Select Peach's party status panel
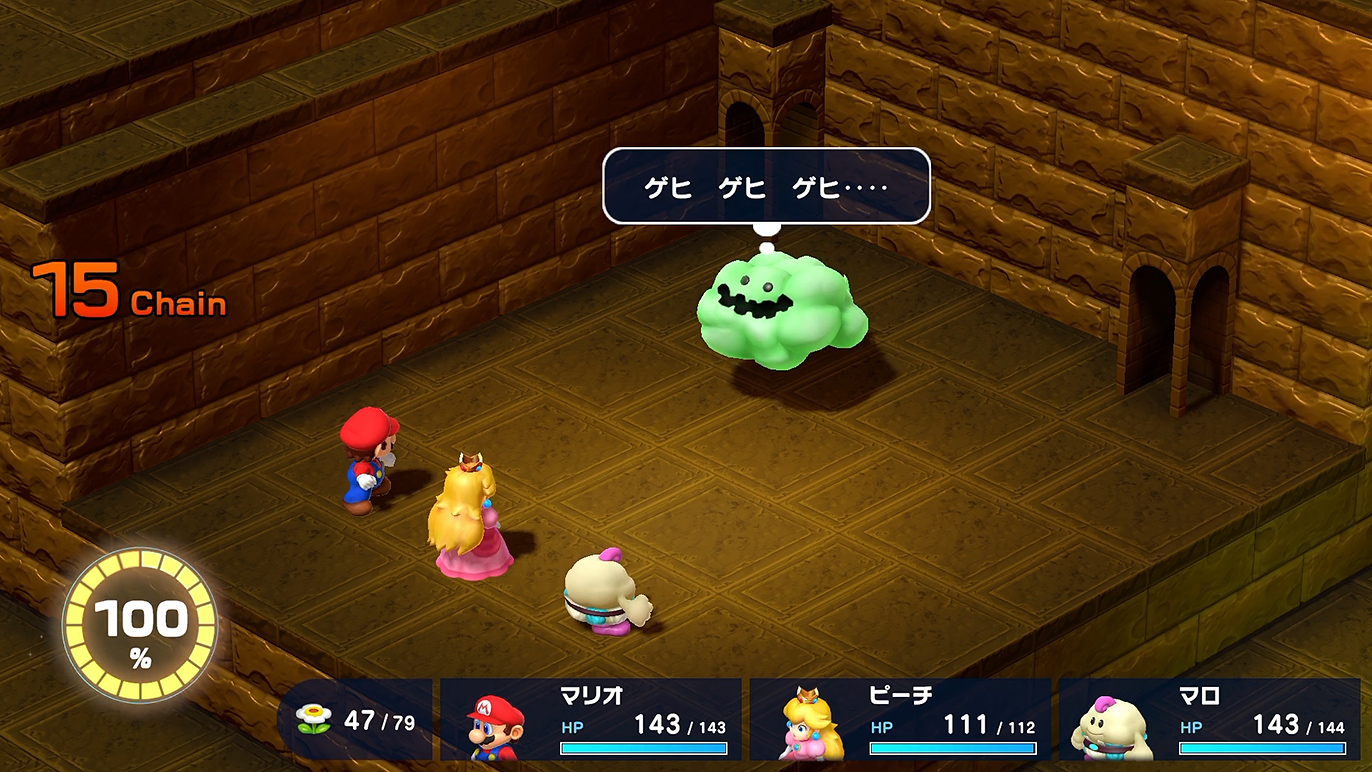This screenshot has width=1372, height=772. click(x=900, y=719)
